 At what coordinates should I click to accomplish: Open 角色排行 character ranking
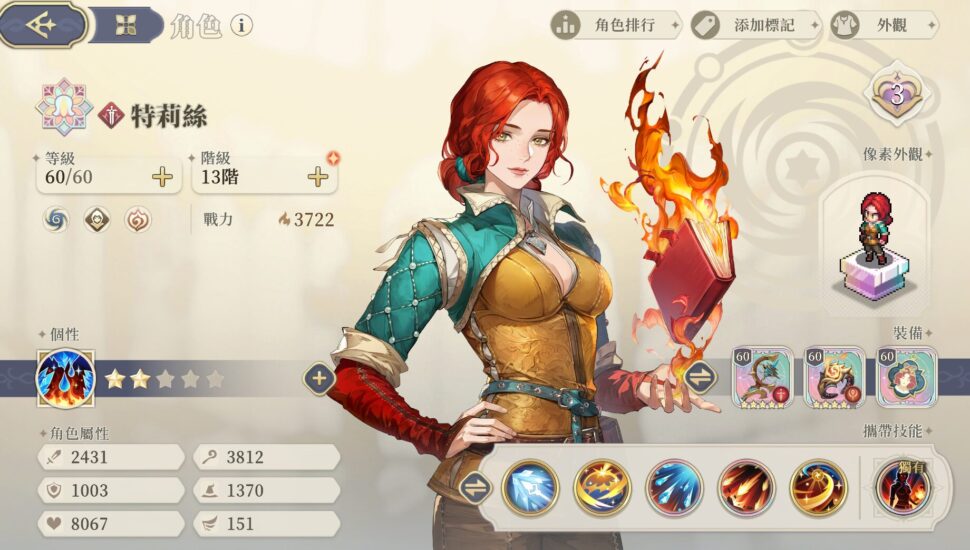click(x=616, y=25)
